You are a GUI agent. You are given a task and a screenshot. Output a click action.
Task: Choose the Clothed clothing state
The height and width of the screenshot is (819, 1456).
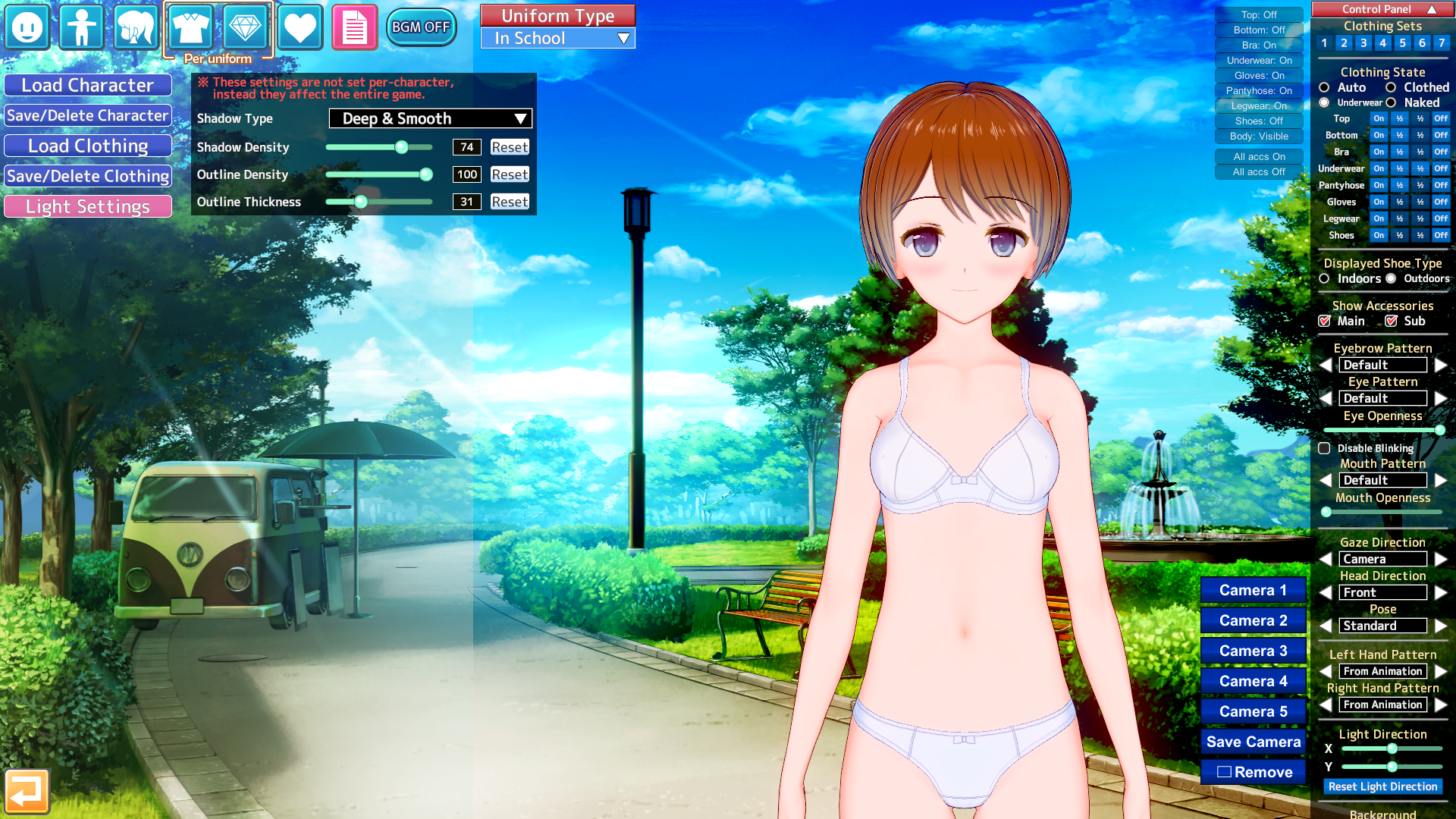[x=1392, y=88]
